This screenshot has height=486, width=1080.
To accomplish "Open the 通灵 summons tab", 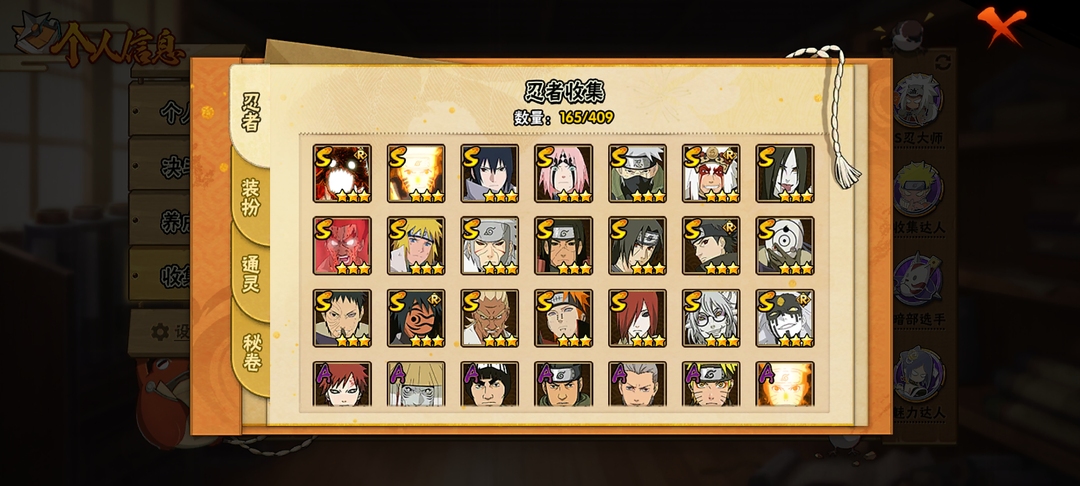I will pos(250,273).
